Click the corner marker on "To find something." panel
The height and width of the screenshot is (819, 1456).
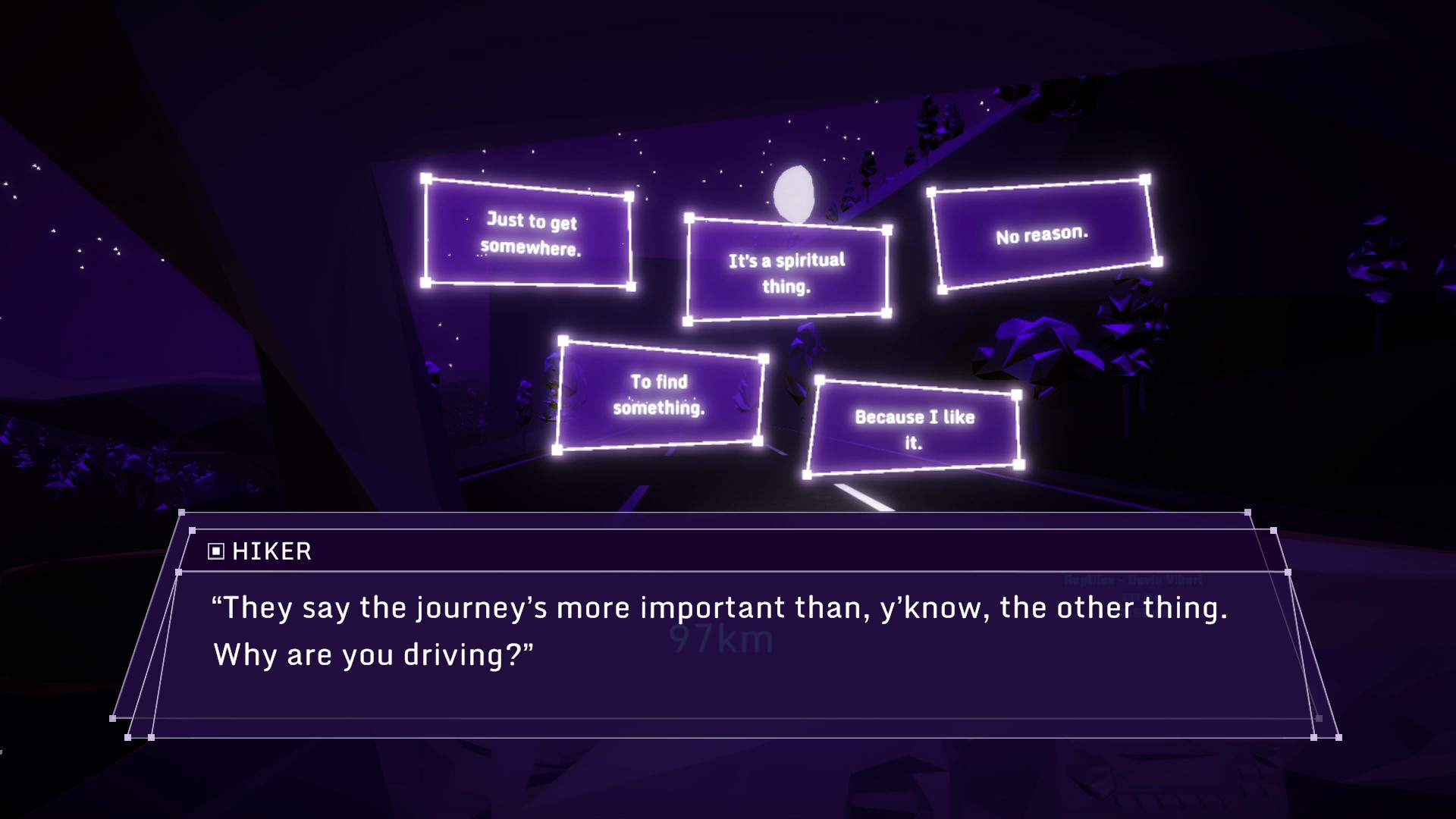(562, 342)
